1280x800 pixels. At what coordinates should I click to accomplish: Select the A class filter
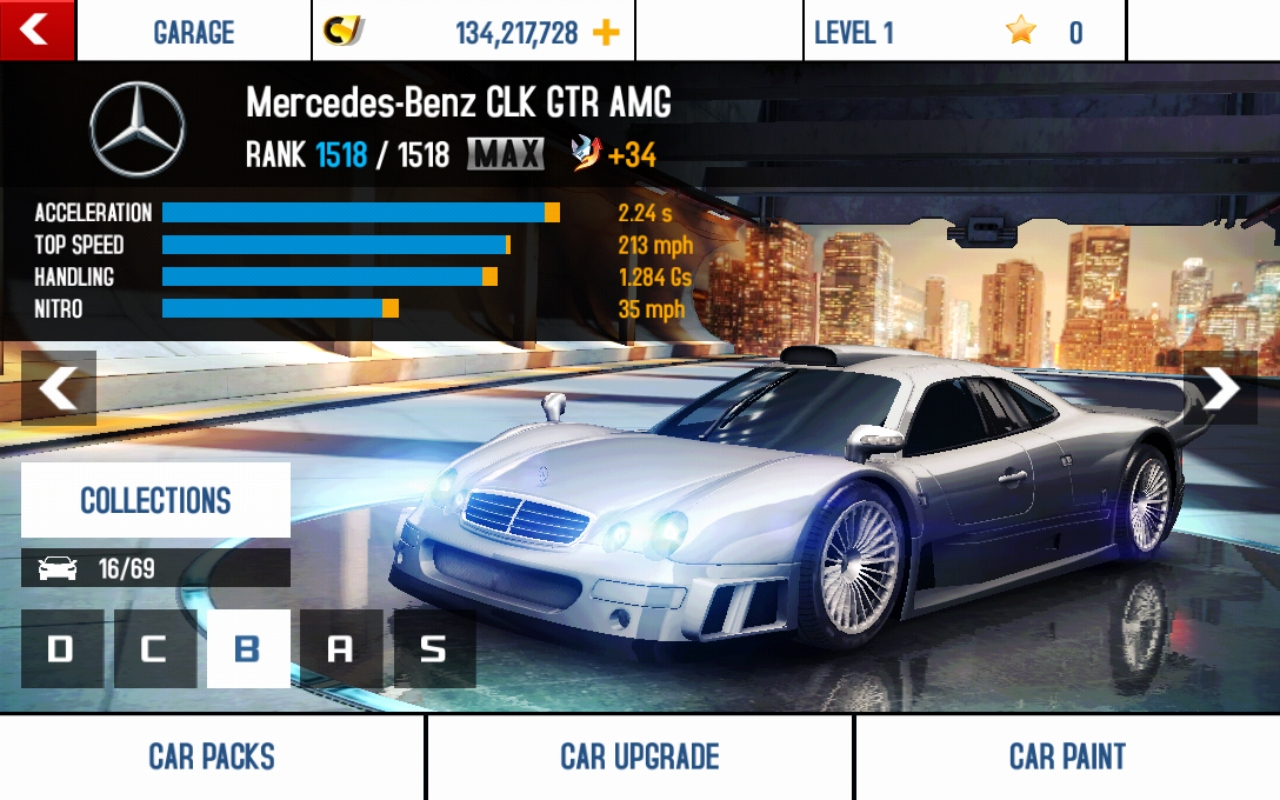point(344,650)
